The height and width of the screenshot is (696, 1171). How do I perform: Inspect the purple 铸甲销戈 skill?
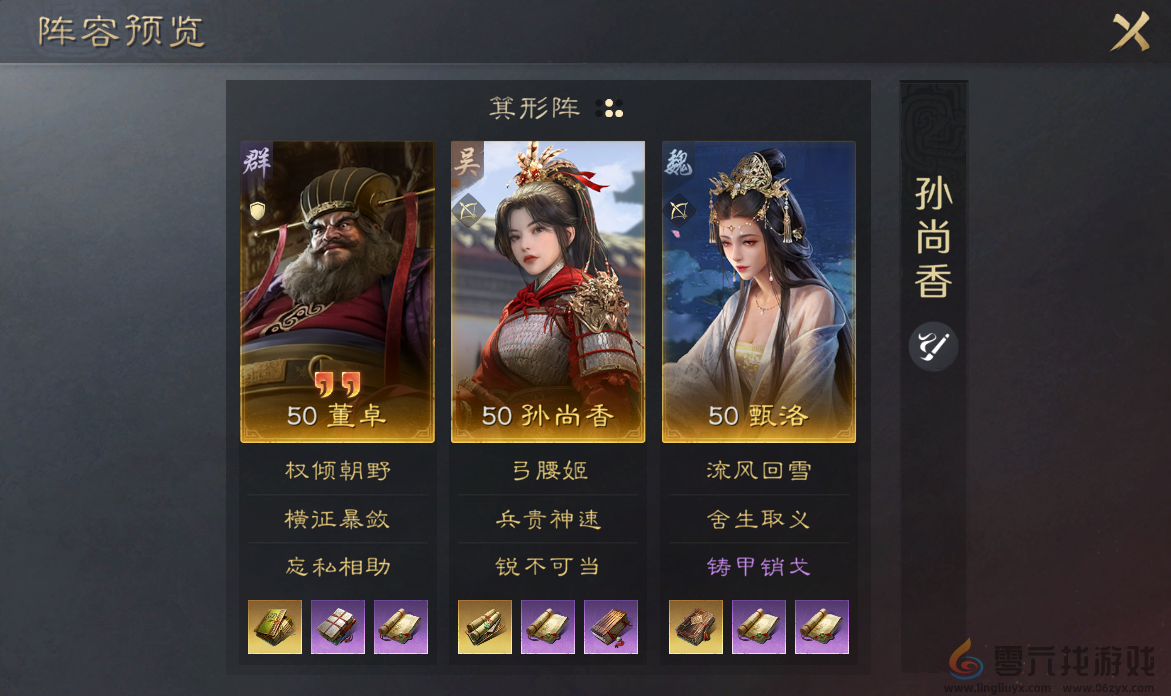tap(759, 567)
